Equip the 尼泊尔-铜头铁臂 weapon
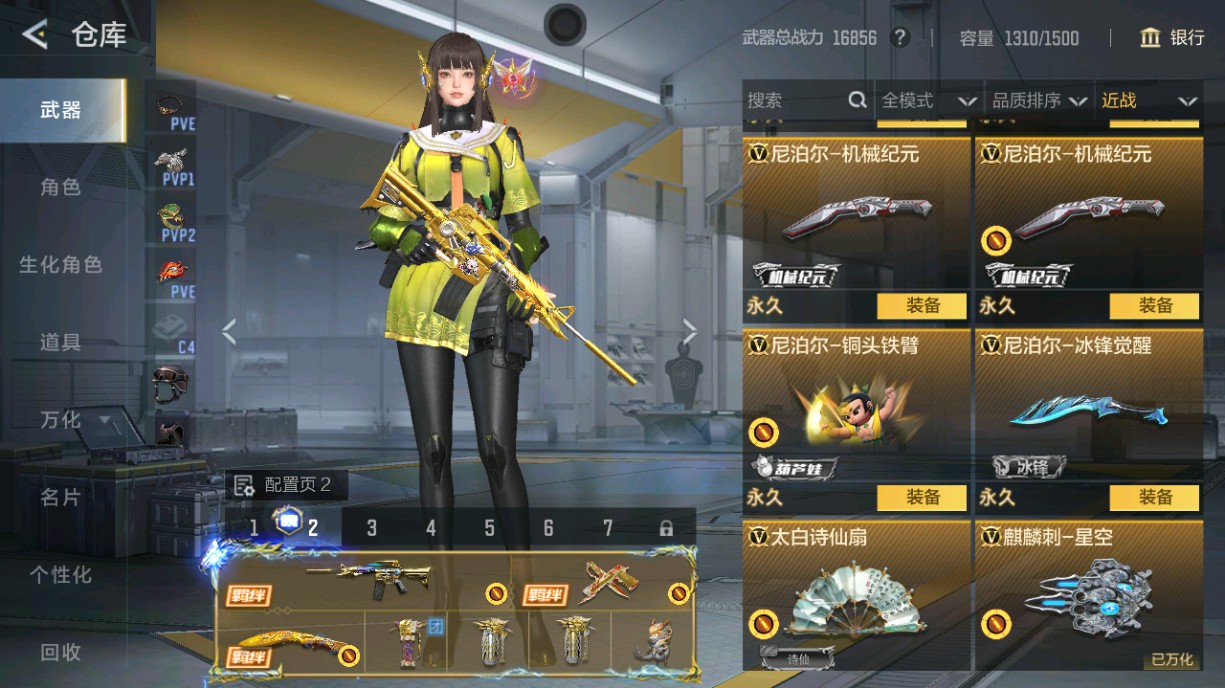This screenshot has width=1225, height=688. pos(922,497)
